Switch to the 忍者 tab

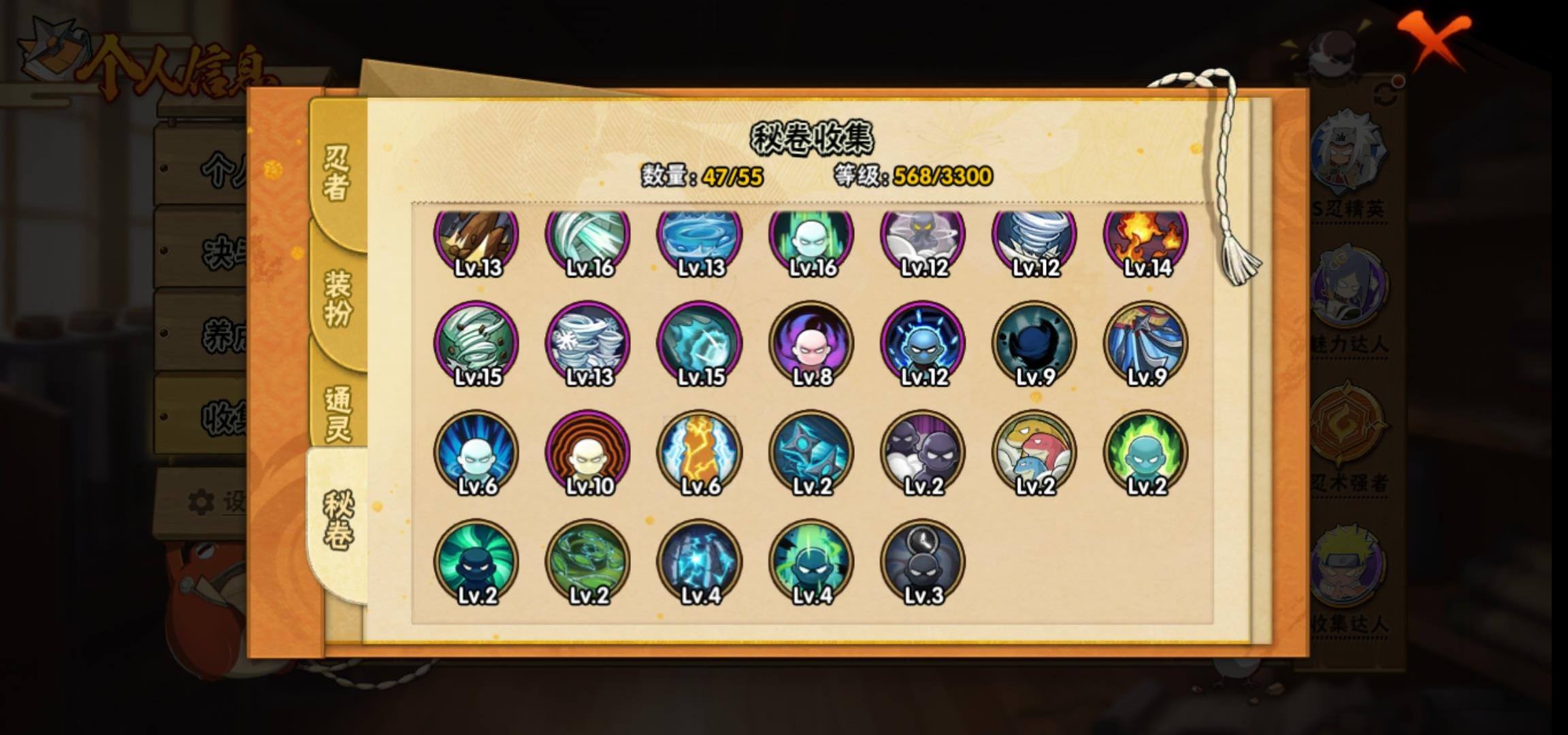click(x=337, y=174)
